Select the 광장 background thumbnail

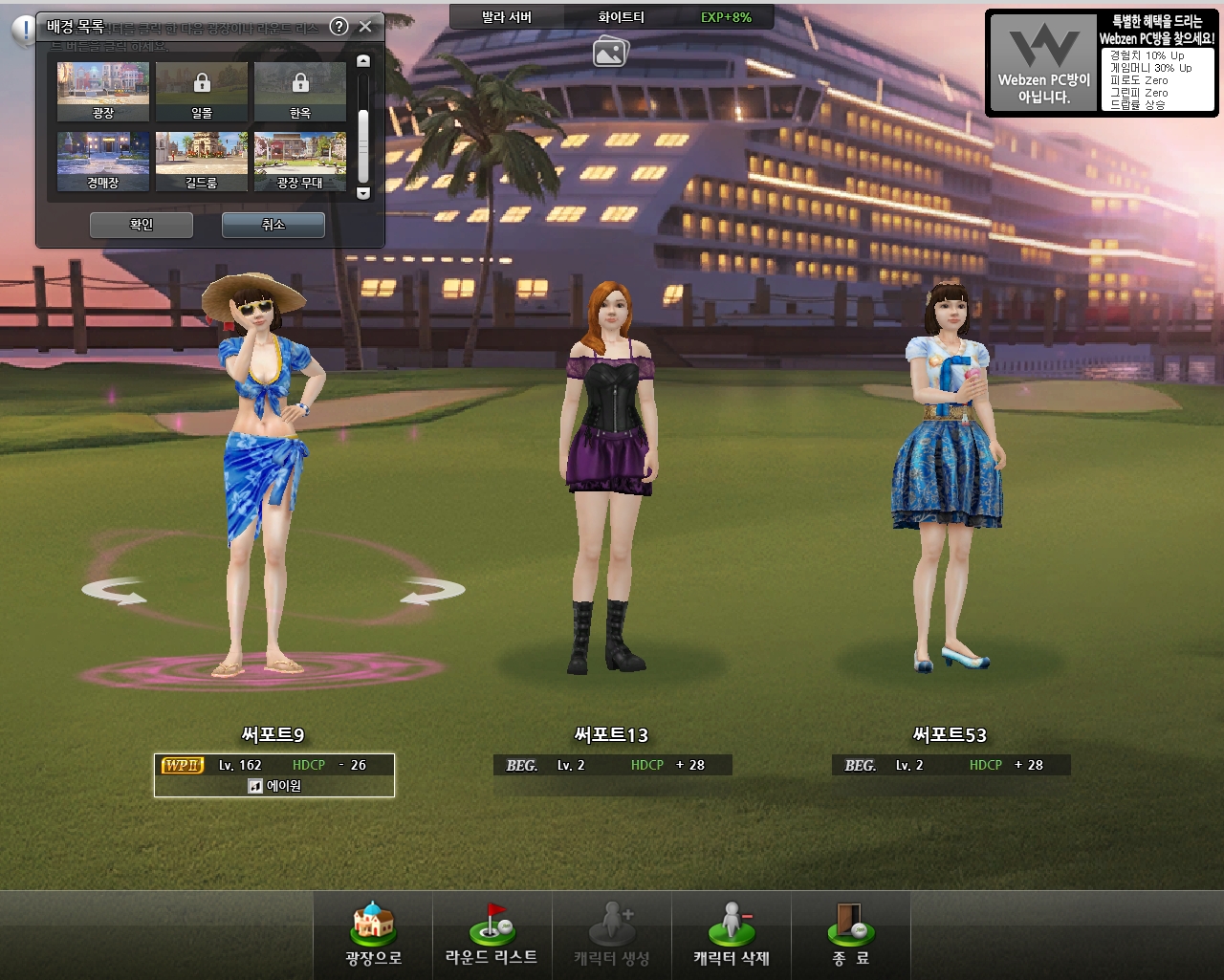103,91
